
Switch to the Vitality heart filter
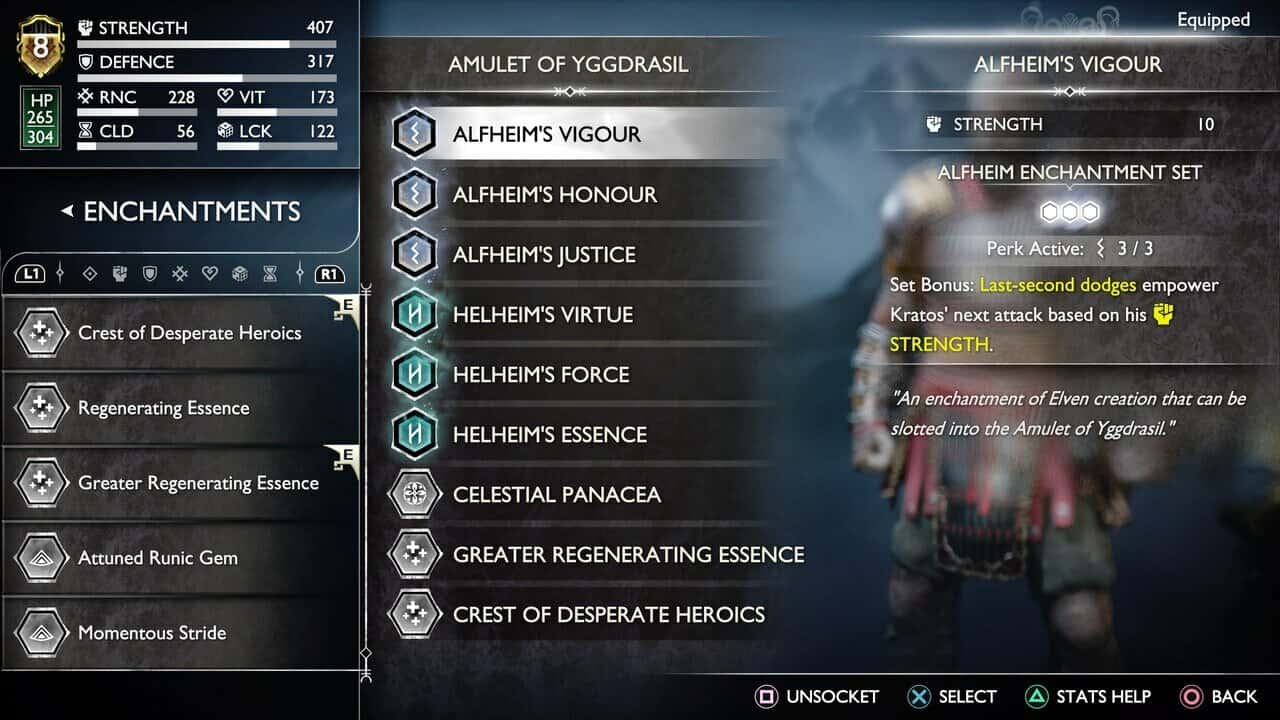tap(210, 273)
